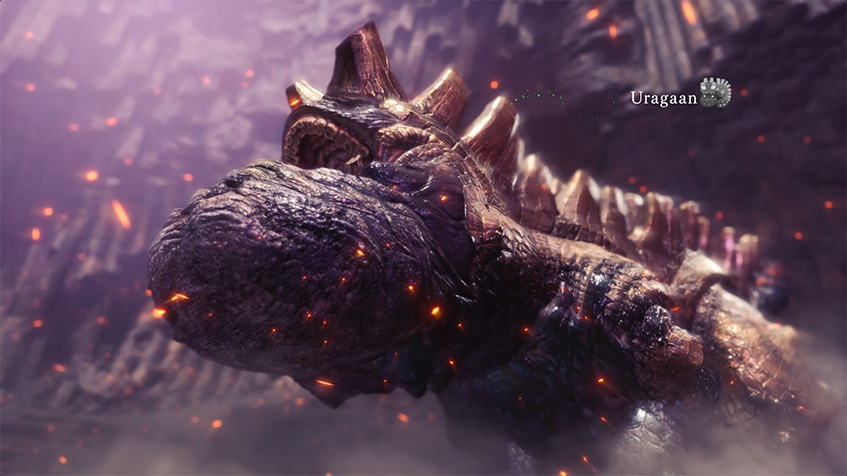
Task: Click the Uragaan monster icon
Action: [715, 93]
